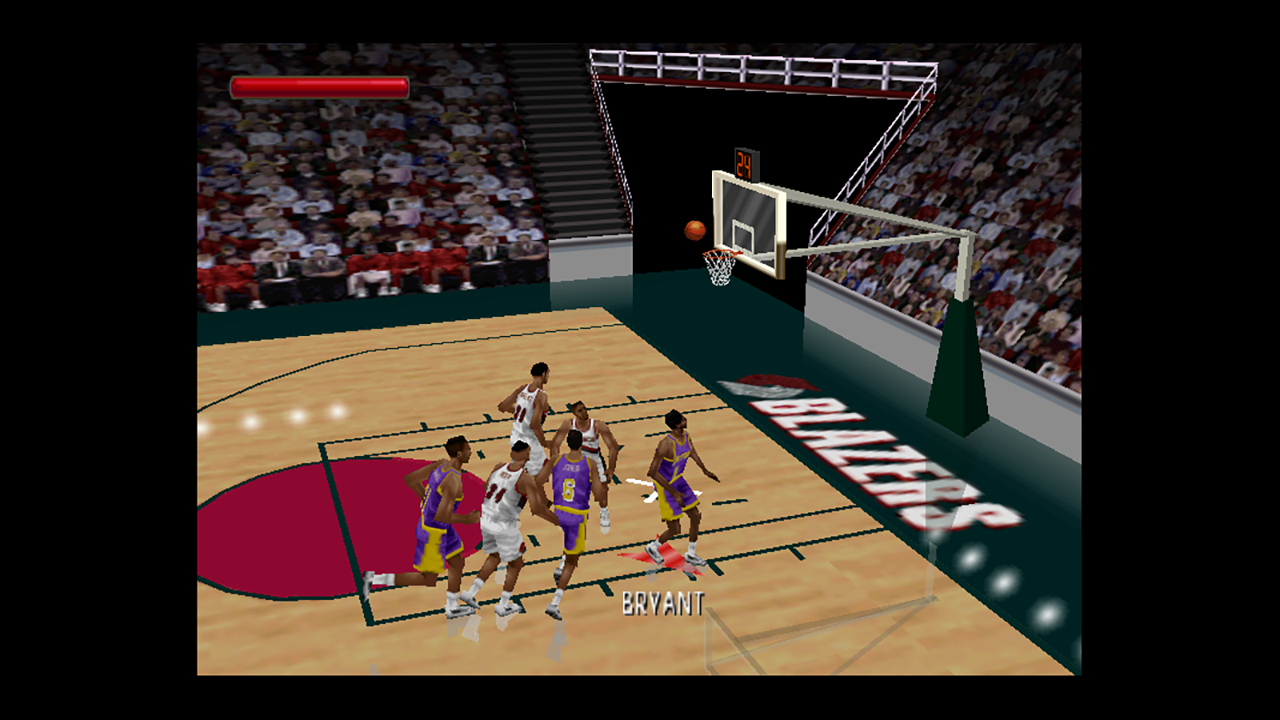Click the red turbo meter bar
The image size is (1280, 720).
pos(320,88)
